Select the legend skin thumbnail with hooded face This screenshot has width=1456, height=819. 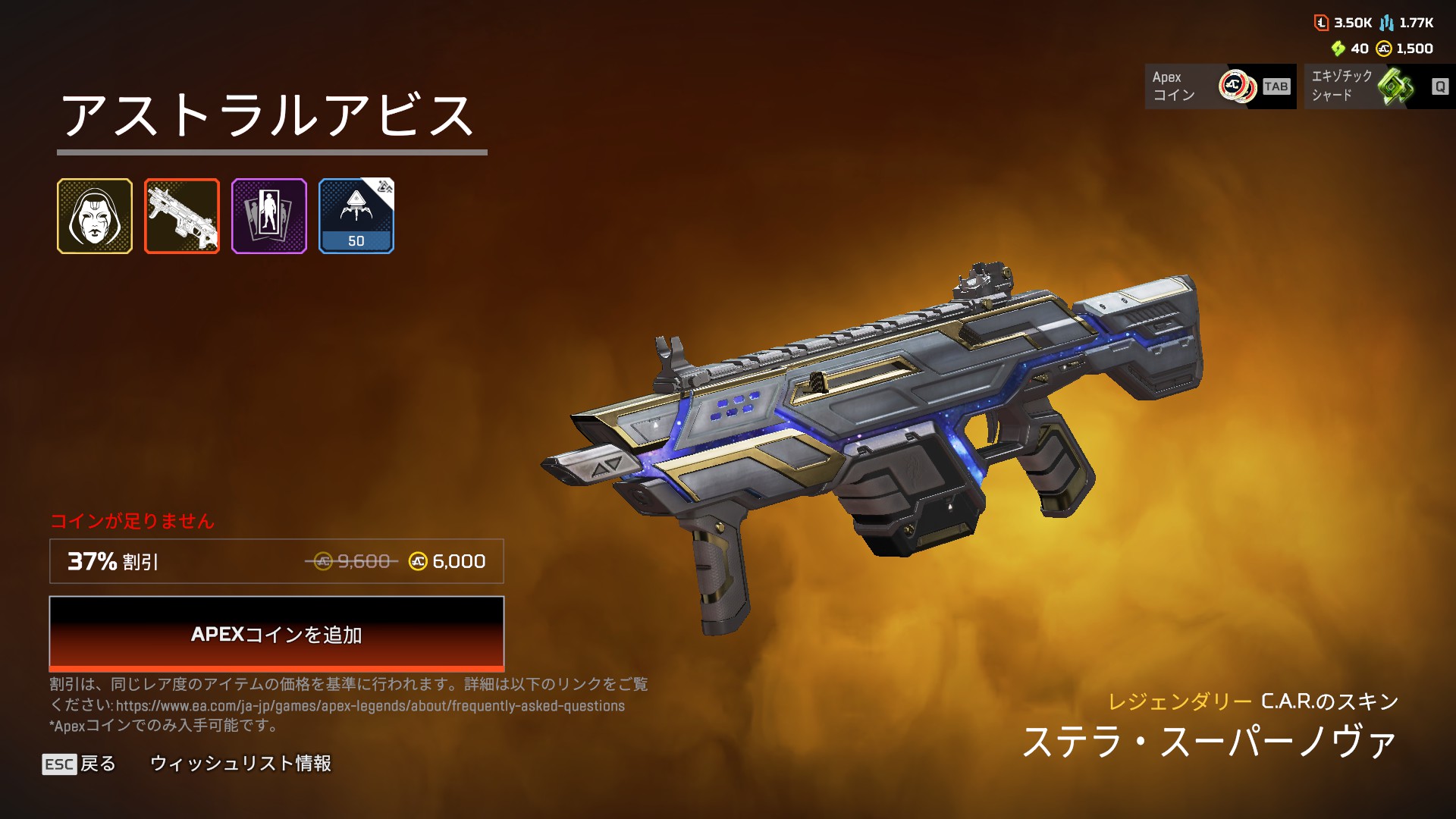coord(95,216)
